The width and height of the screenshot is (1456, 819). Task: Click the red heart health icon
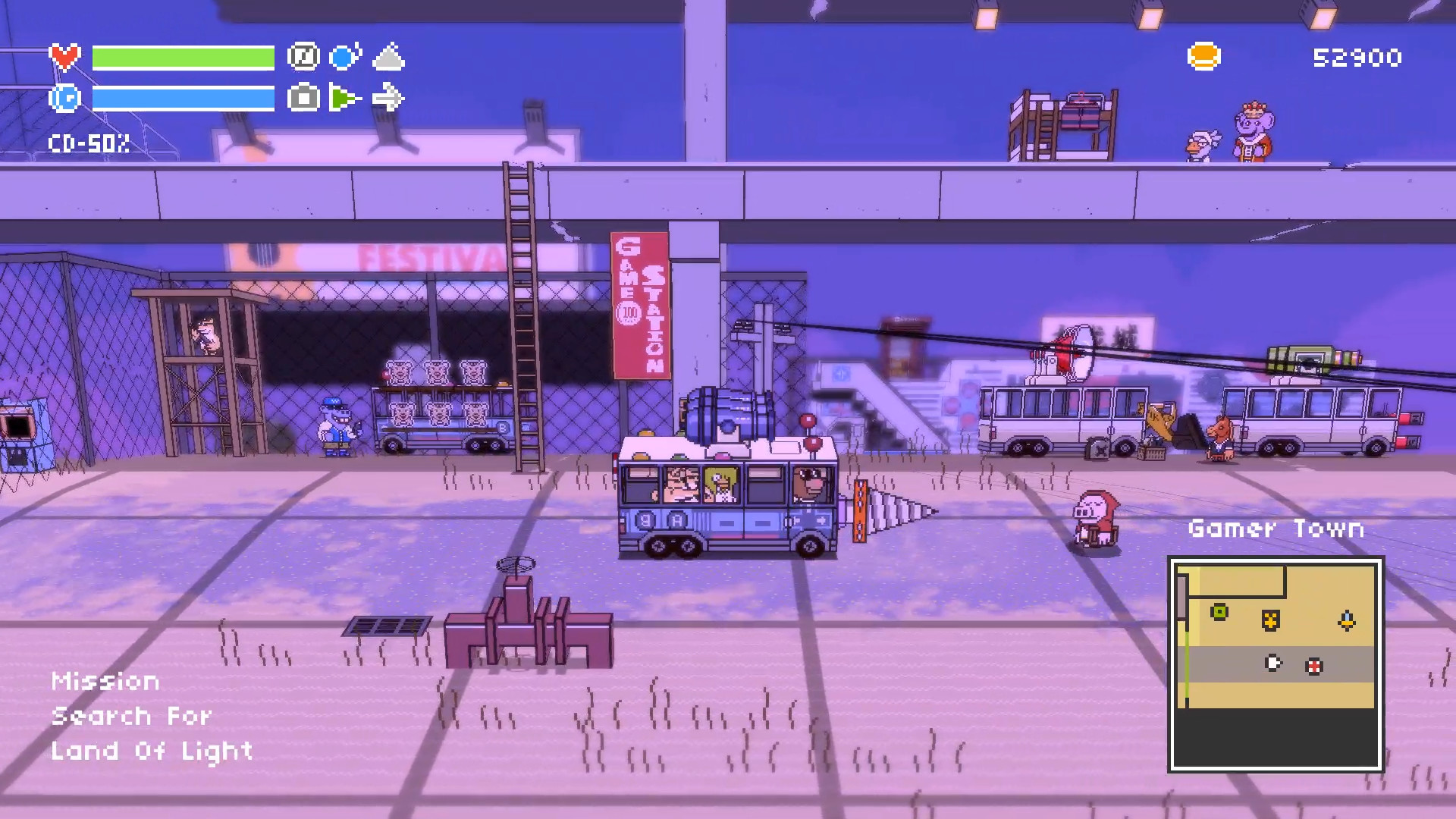point(64,57)
